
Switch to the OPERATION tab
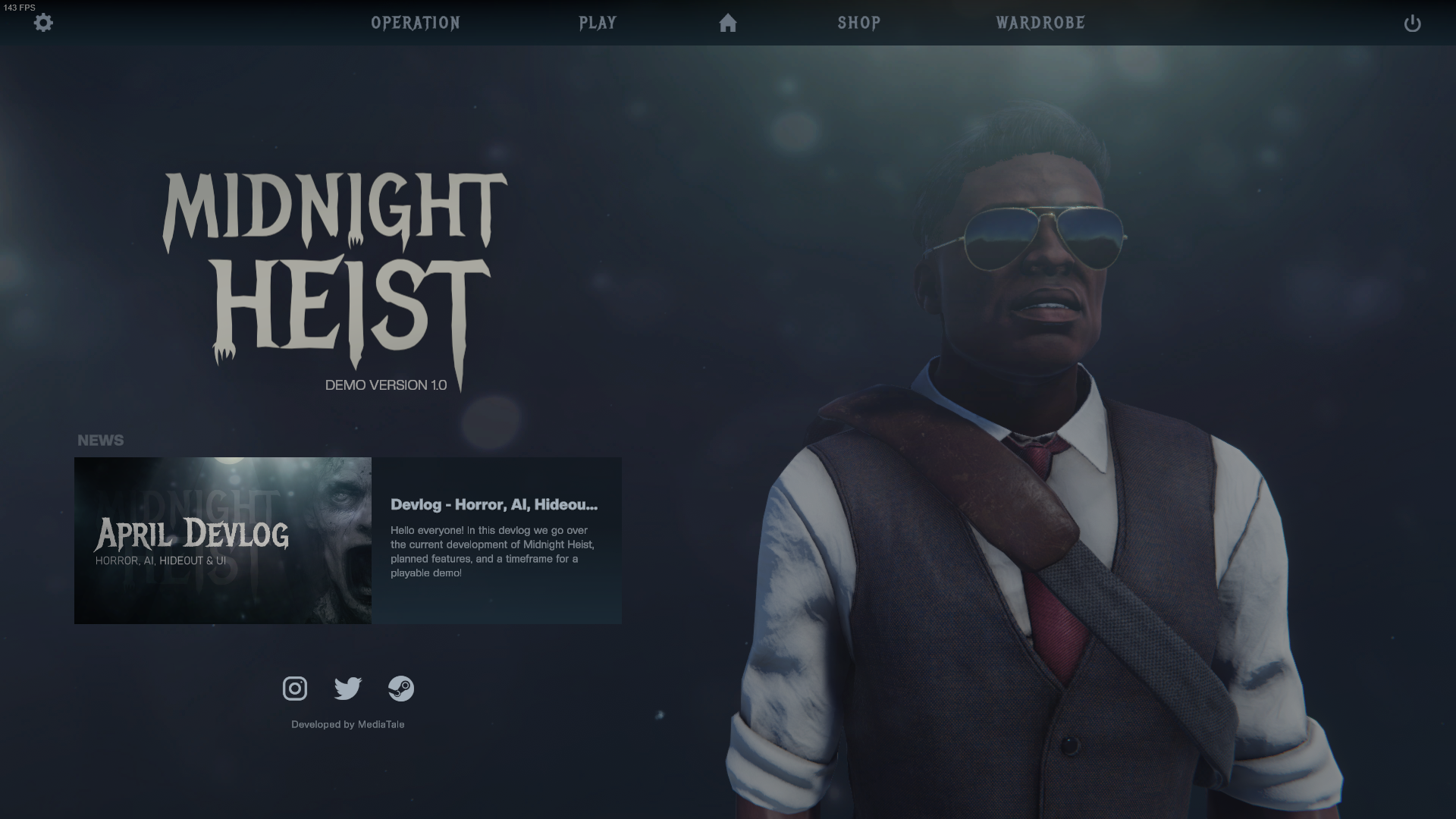416,24
